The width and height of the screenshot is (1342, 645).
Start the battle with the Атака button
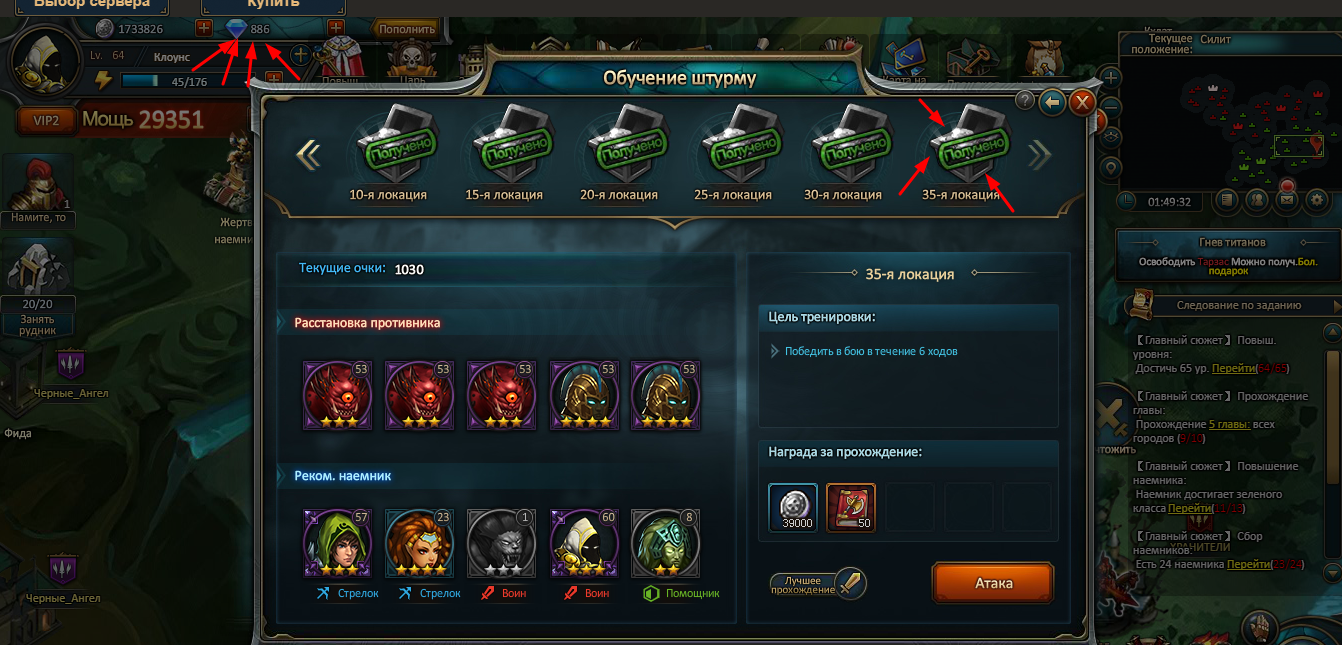pyautogui.click(x=993, y=583)
